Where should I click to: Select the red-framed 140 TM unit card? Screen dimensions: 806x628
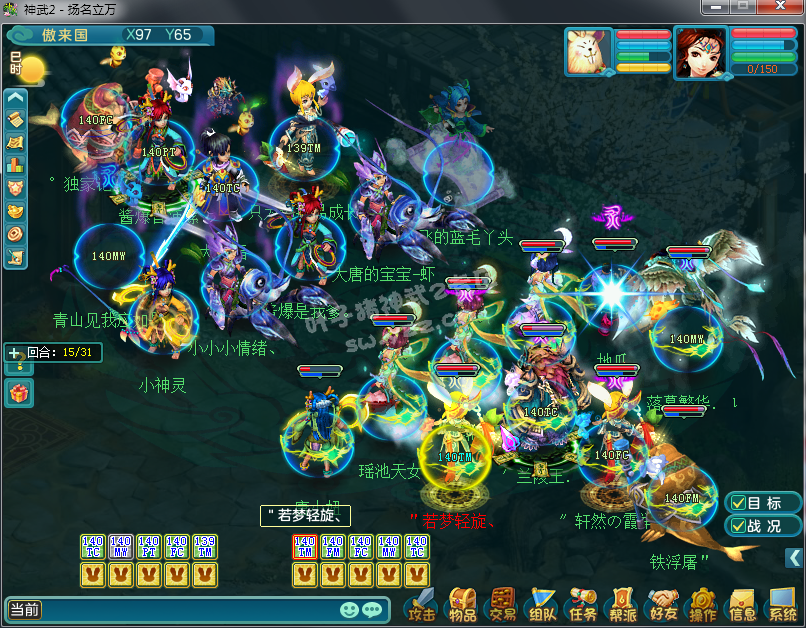tap(305, 546)
